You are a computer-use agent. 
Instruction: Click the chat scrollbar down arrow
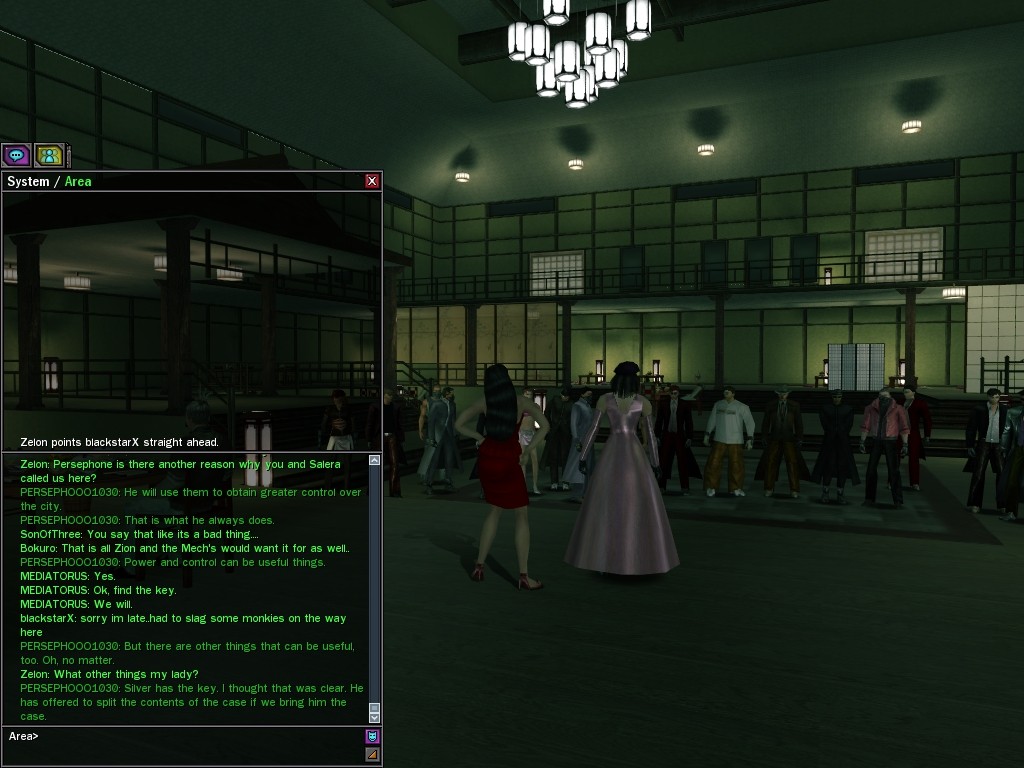point(375,717)
